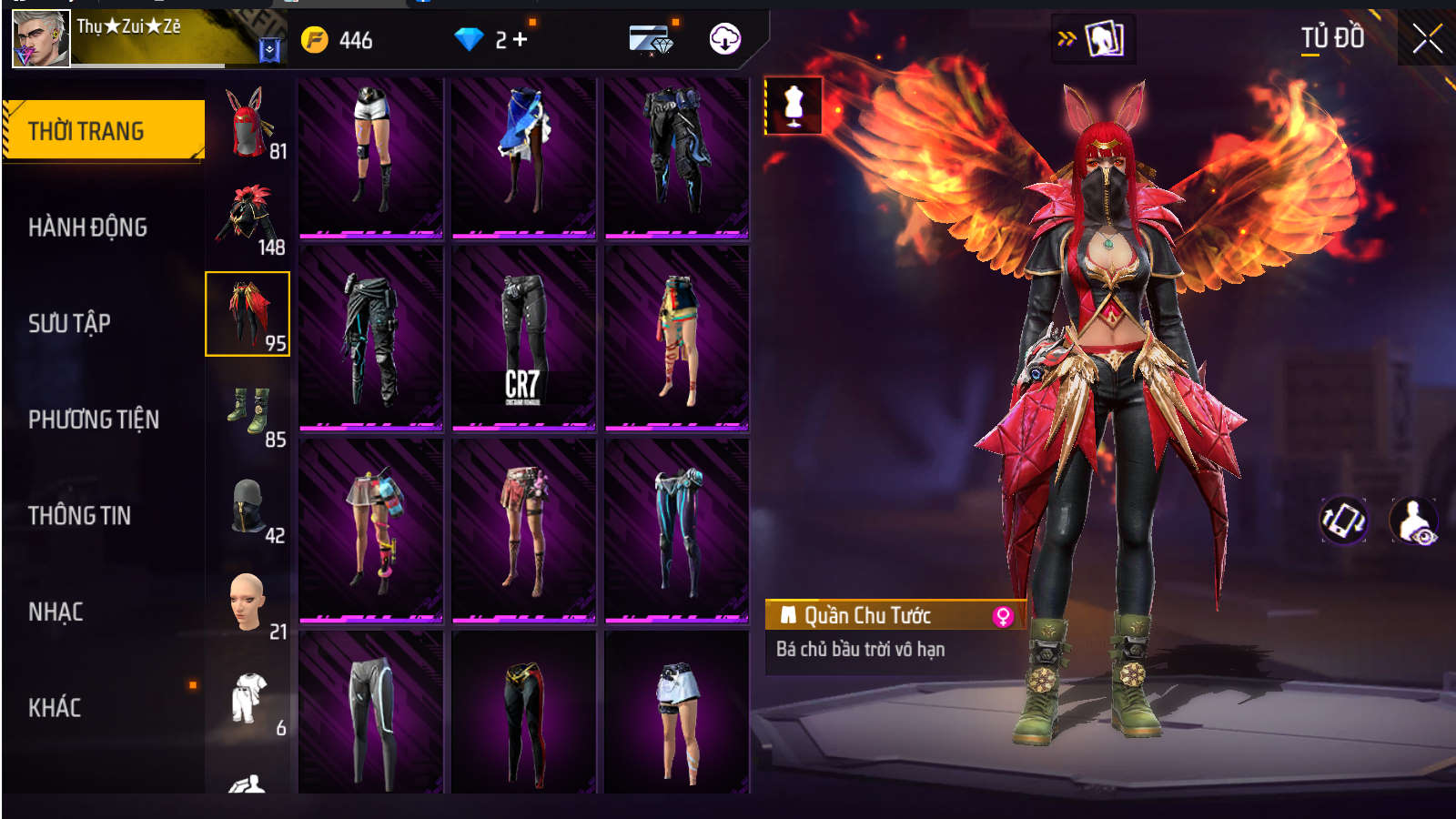Open the Thông Tin info section
Viewport: 1456px width, 819px height.
(x=79, y=516)
